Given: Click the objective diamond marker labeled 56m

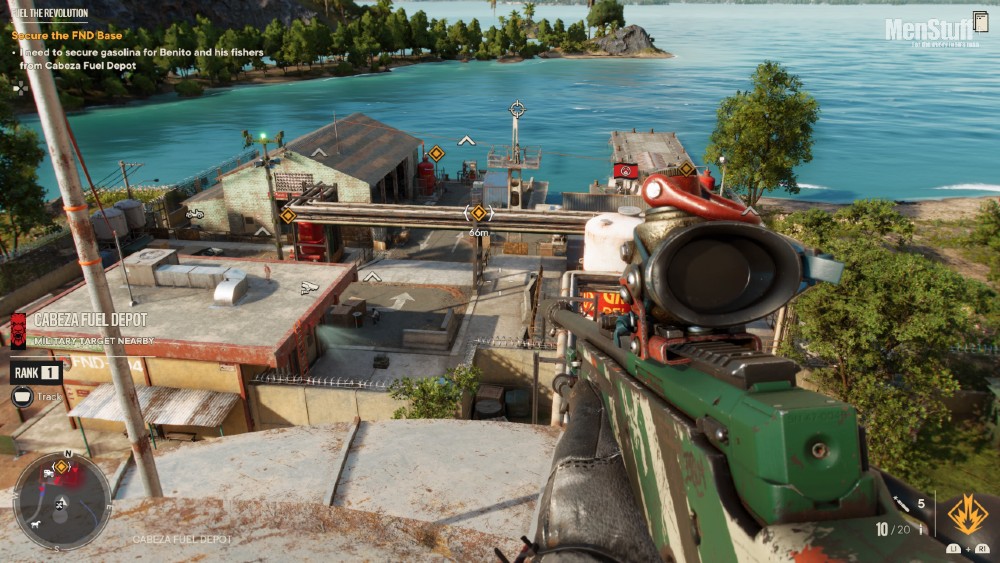Looking at the screenshot, I should pos(479,213).
